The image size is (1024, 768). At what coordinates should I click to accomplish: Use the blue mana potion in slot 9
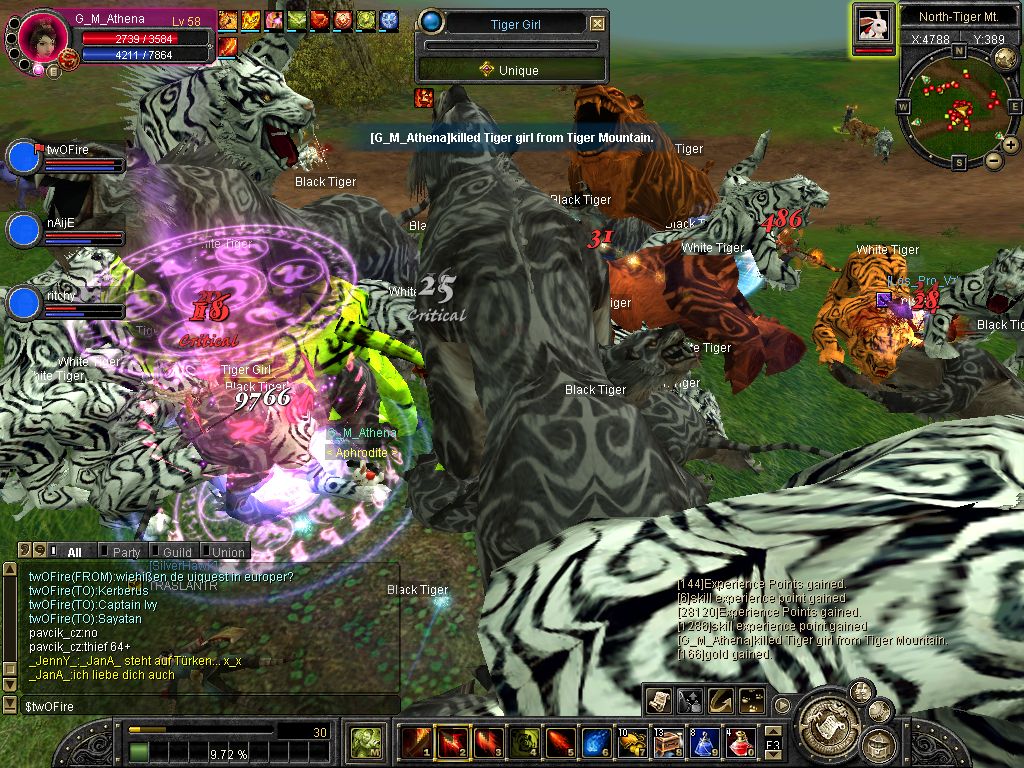[703, 742]
